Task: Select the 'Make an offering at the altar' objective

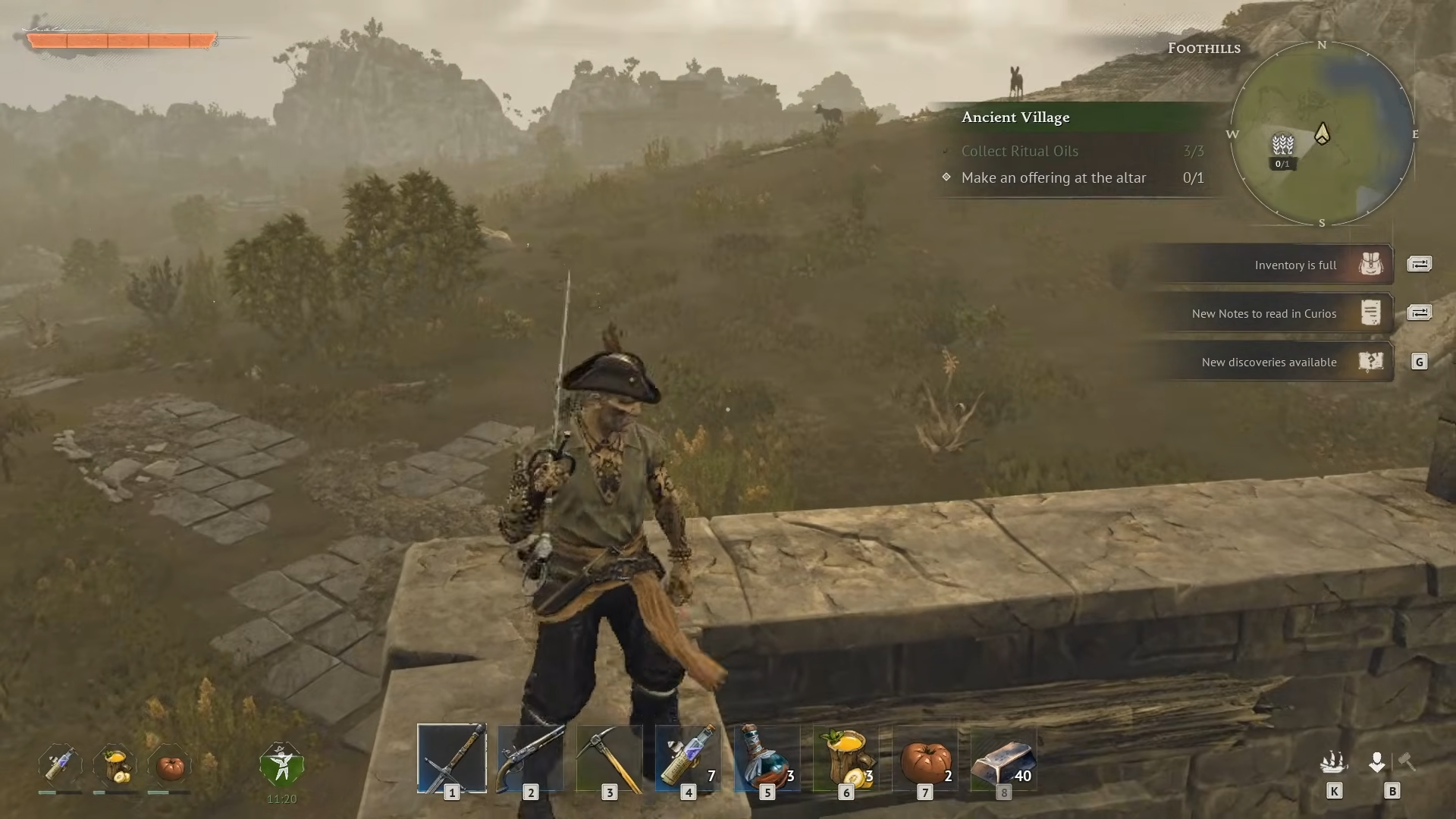Action: tap(1053, 178)
